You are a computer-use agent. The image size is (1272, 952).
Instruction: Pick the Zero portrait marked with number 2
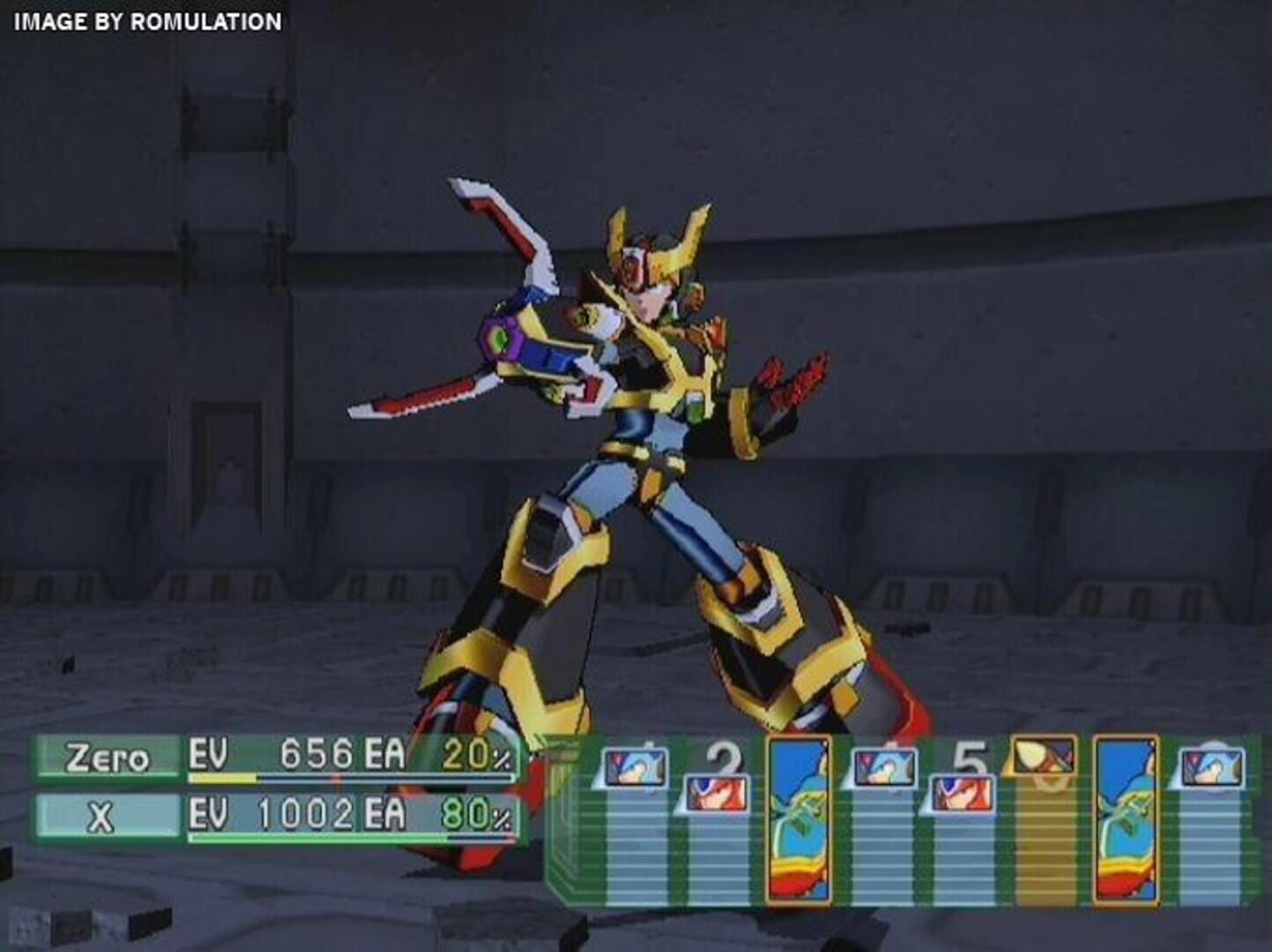(717, 792)
